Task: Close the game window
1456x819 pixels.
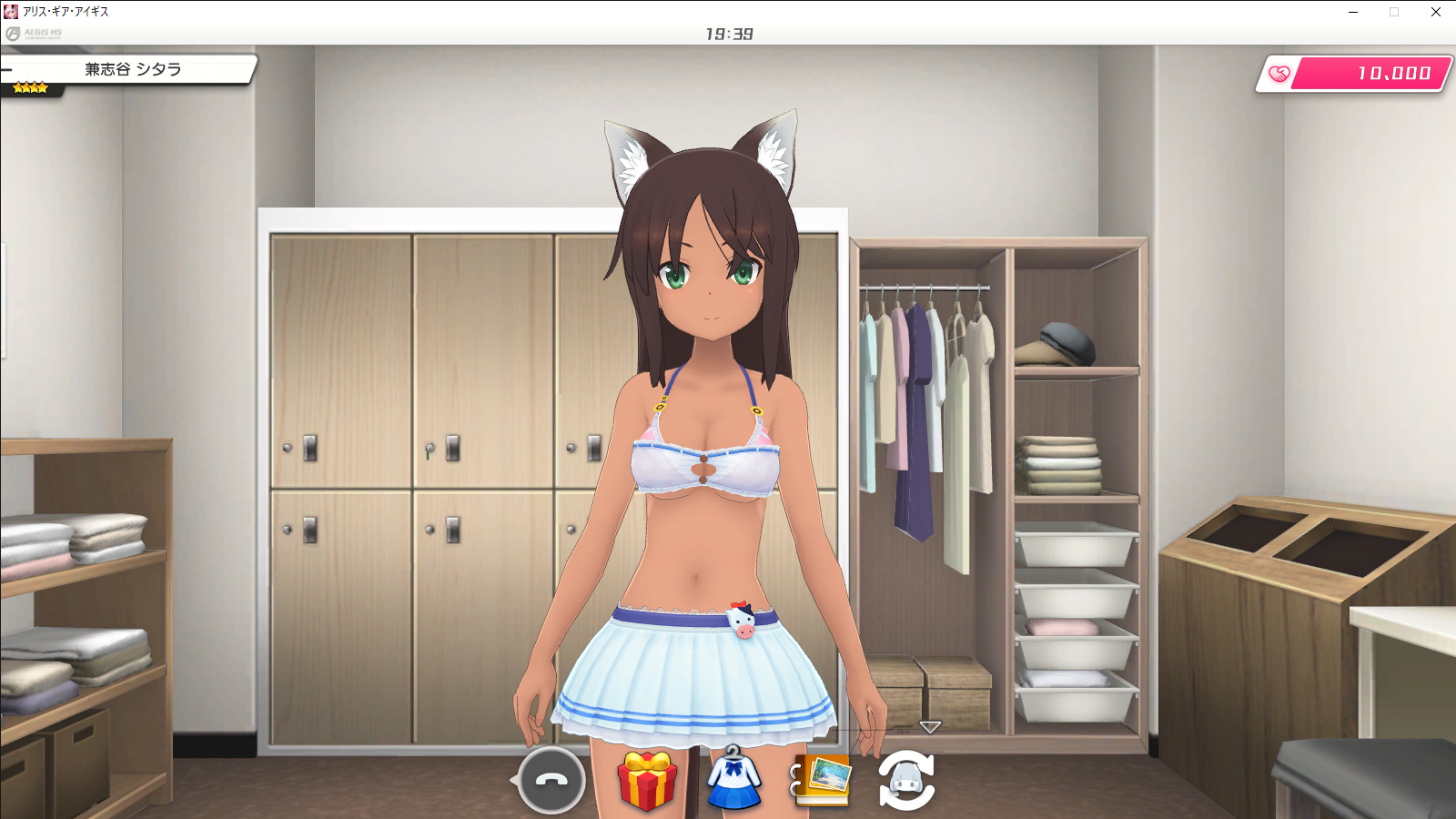Action: [1435, 12]
